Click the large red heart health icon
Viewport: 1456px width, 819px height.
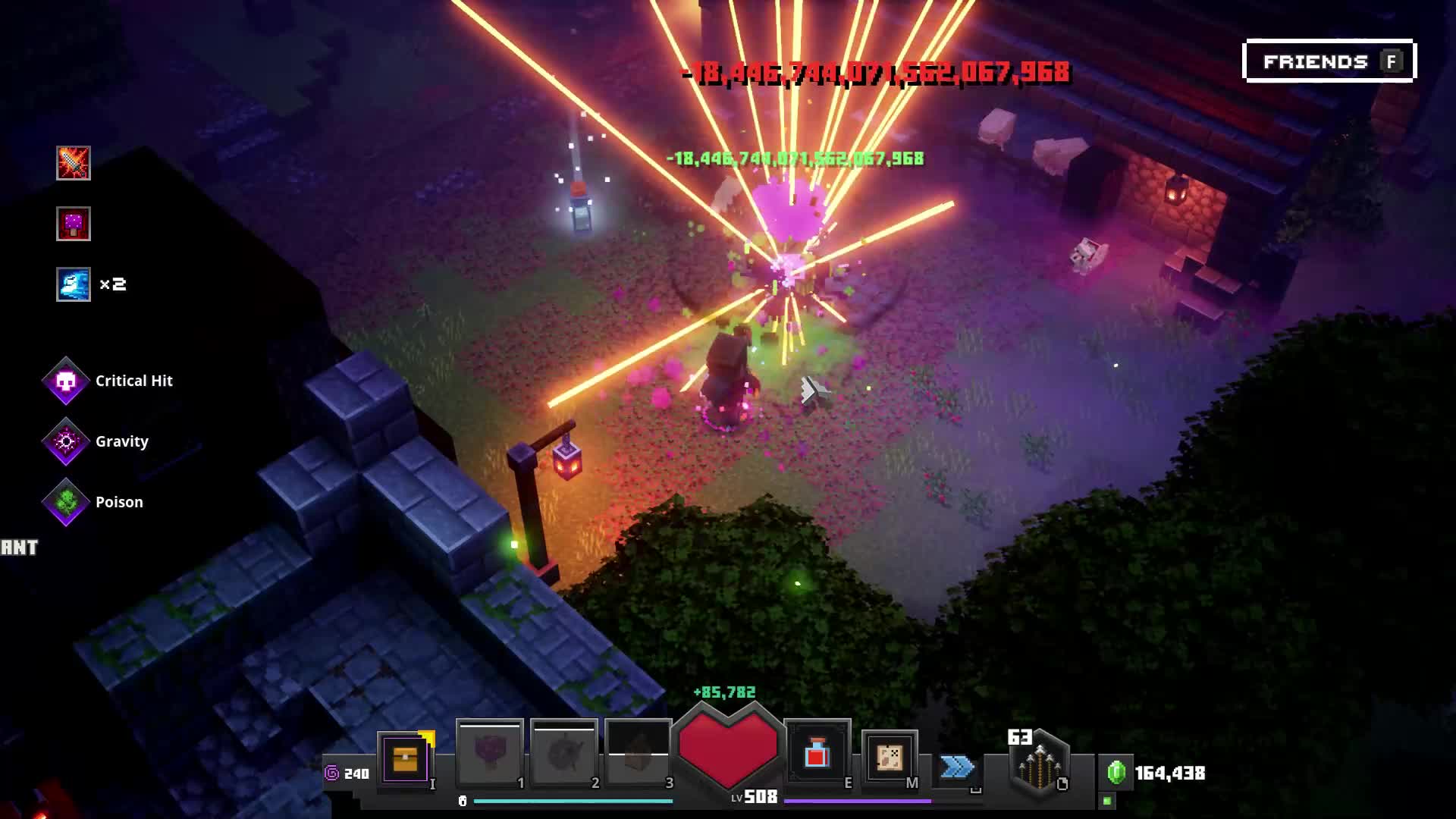pos(728,747)
